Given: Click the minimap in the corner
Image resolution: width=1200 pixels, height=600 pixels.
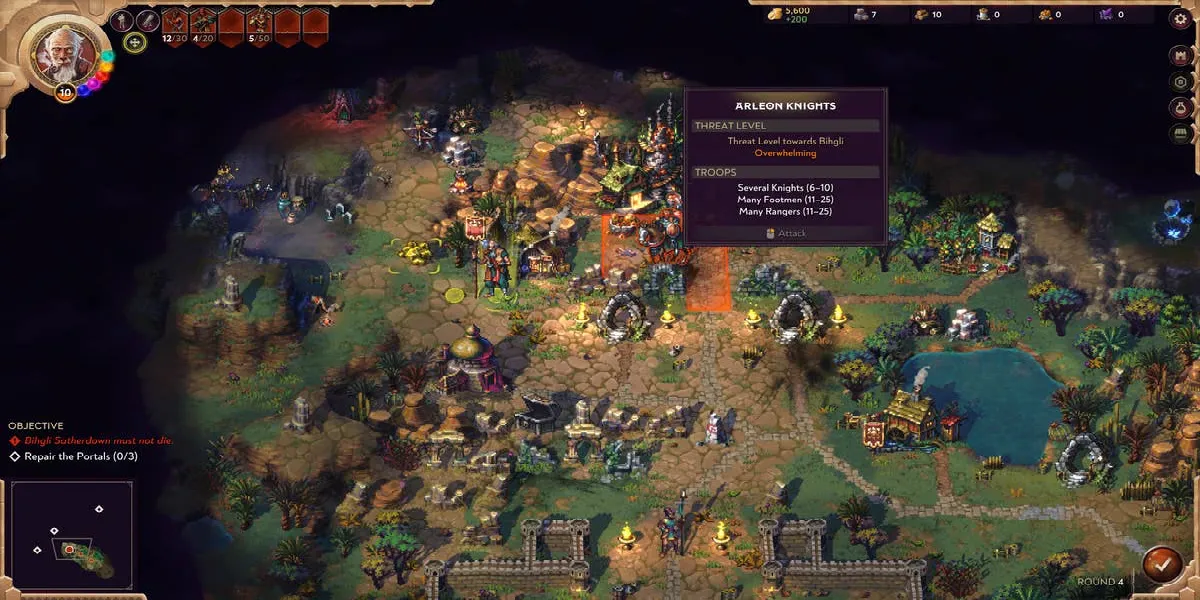Looking at the screenshot, I should tap(71, 536).
